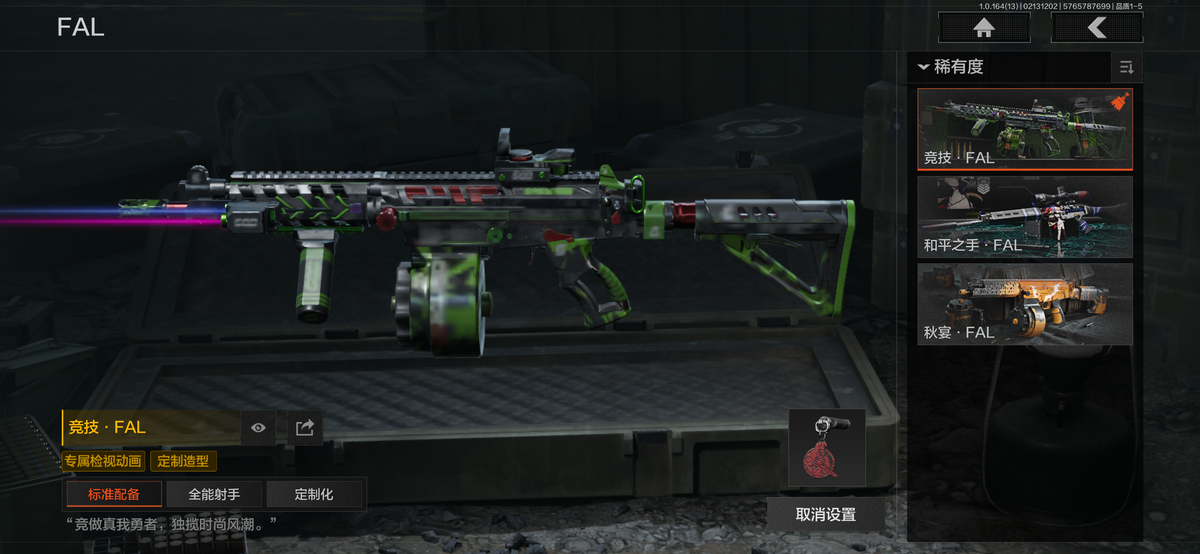Toggle the sort order icon
Screen dimensions: 1200x554
tap(1126, 67)
